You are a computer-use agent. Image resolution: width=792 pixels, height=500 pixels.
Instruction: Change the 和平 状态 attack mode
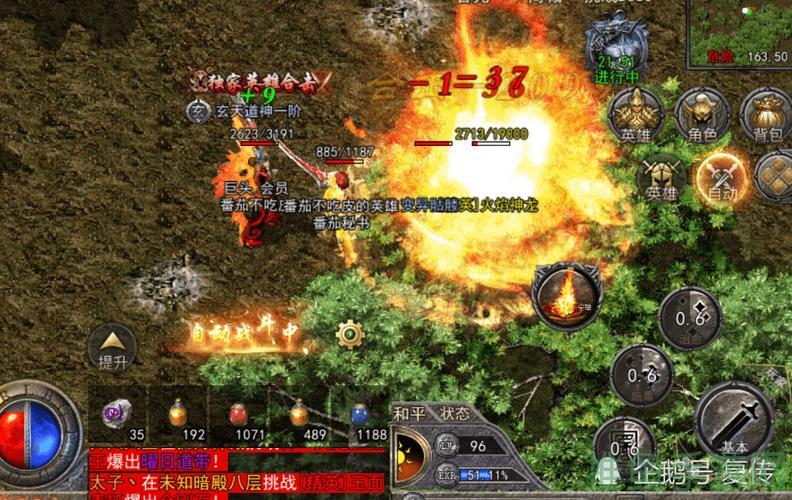[432, 413]
